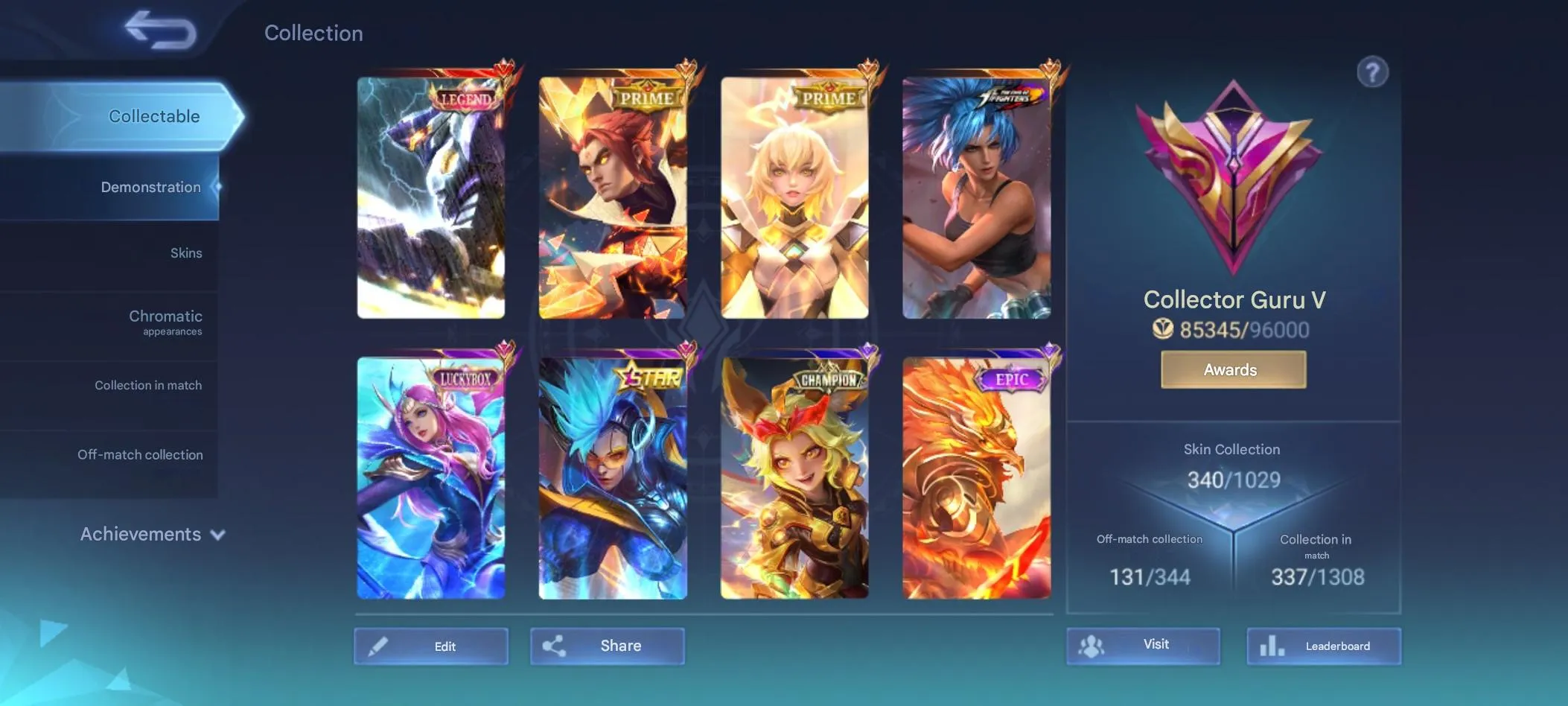Open the LEGEND card thumbnail
Viewport: 1568px width, 706px height.
tap(431, 192)
